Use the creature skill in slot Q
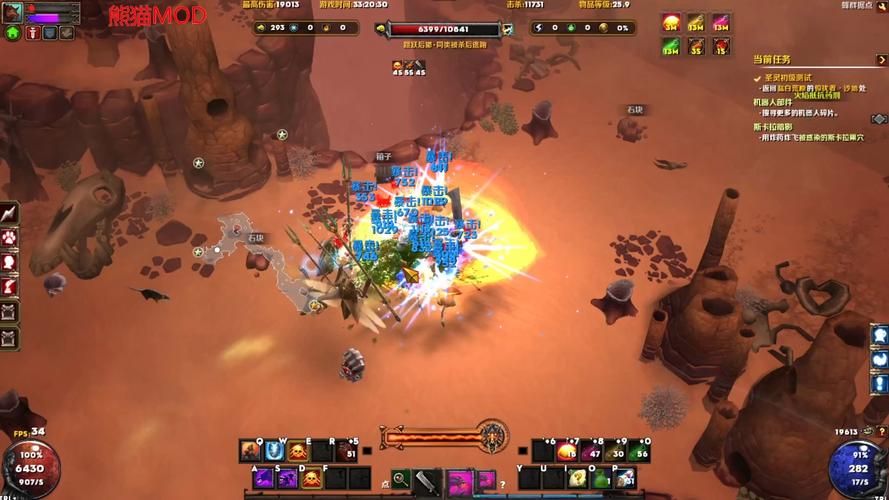This screenshot has height=500, width=889. coord(250,451)
